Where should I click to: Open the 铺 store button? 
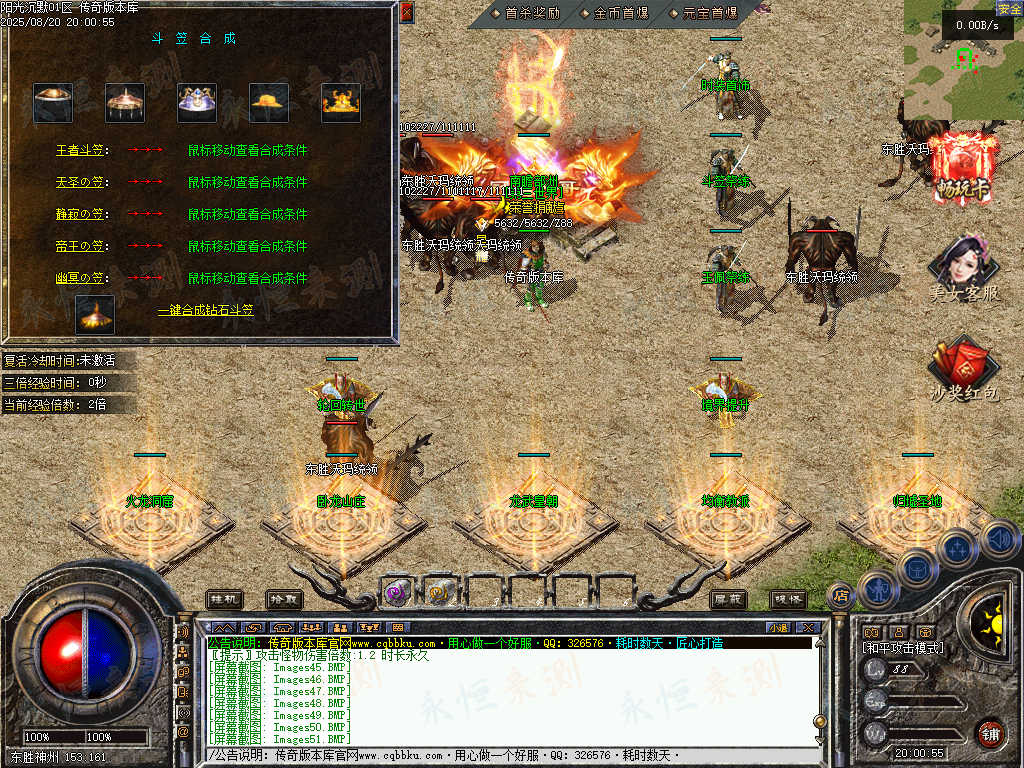pos(990,733)
